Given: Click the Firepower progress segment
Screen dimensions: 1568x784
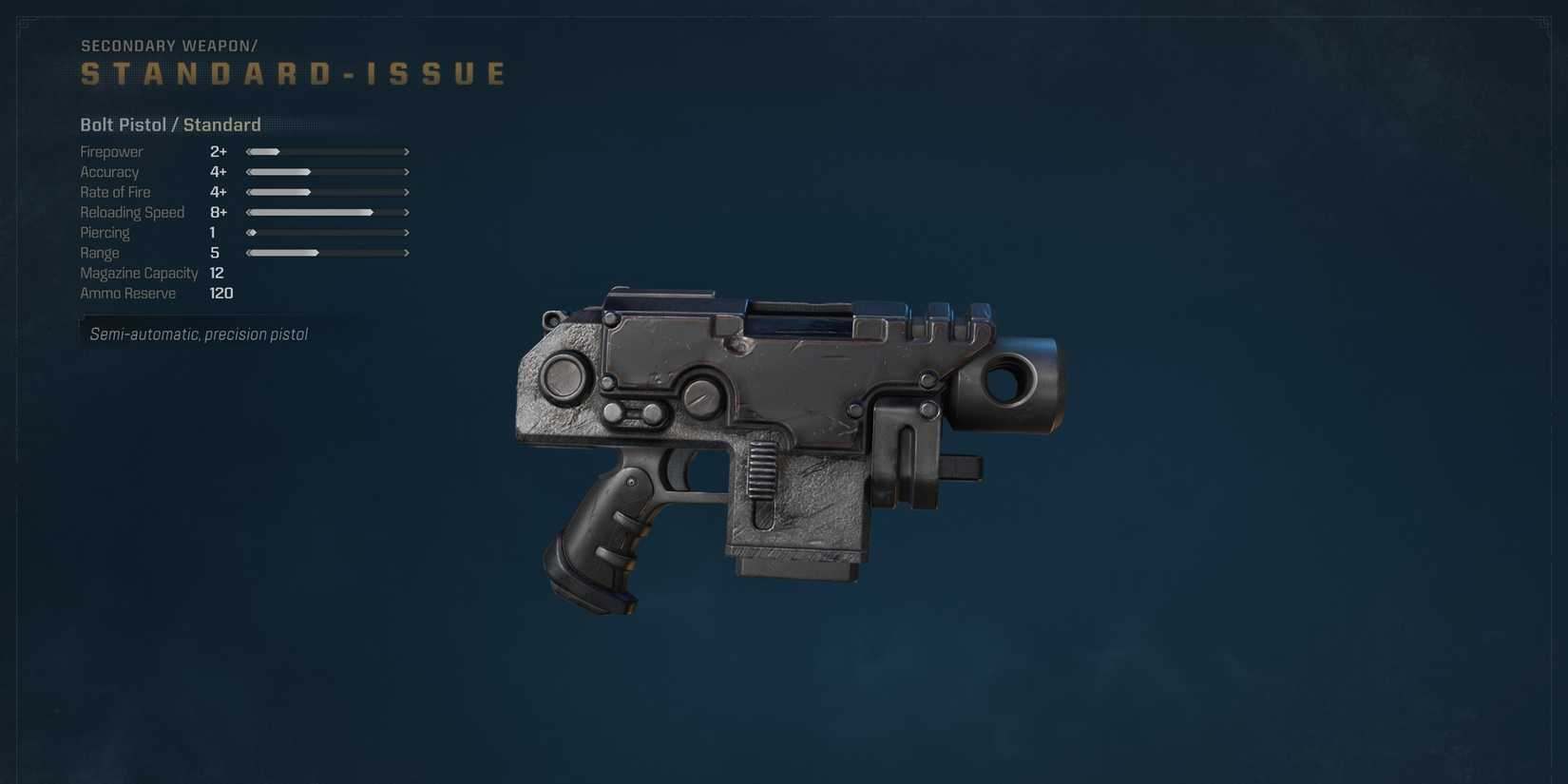Looking at the screenshot, I should [262, 151].
